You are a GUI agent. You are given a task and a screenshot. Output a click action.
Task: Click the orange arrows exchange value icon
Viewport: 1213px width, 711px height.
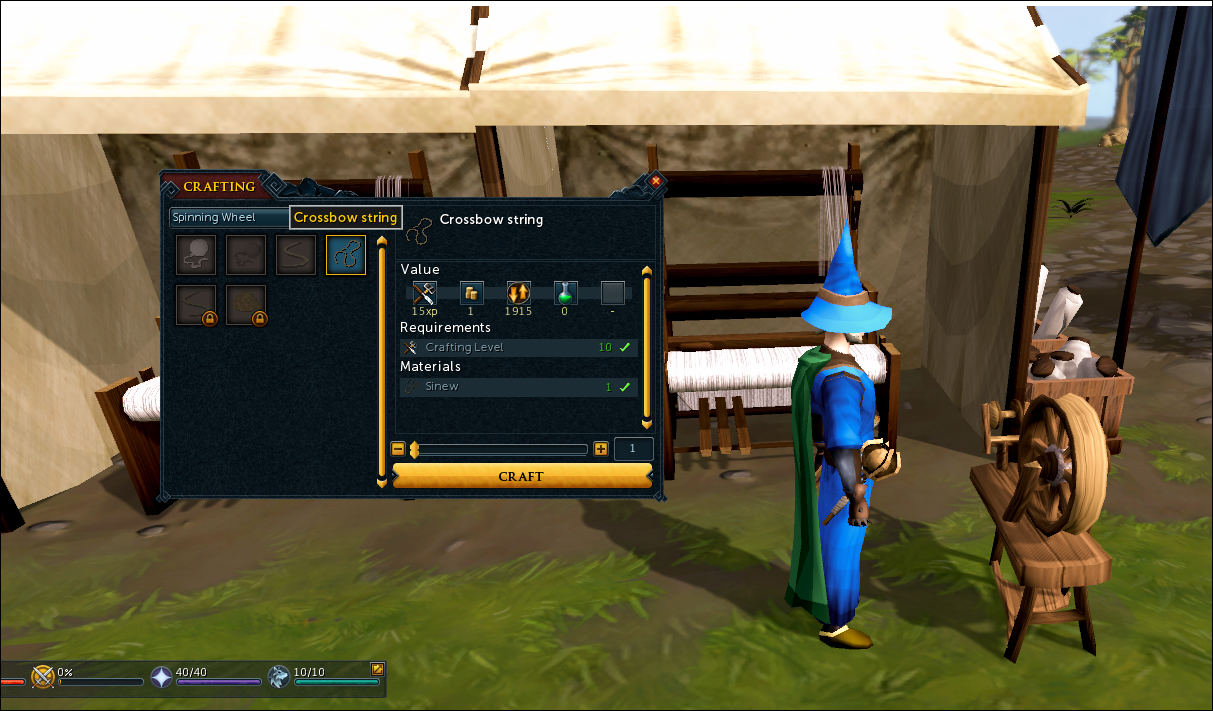coord(518,293)
